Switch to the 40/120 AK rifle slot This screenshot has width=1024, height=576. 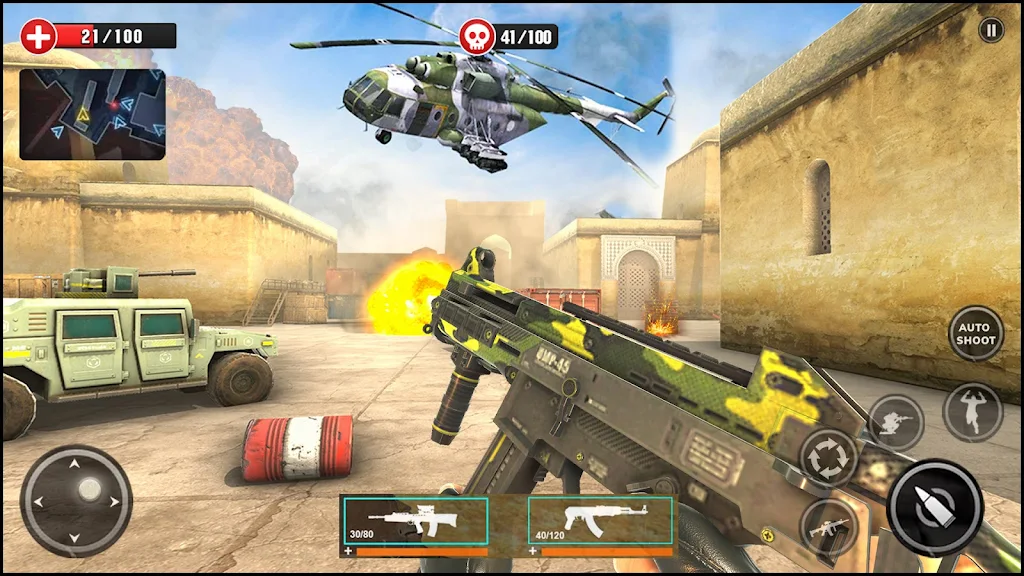(x=600, y=522)
